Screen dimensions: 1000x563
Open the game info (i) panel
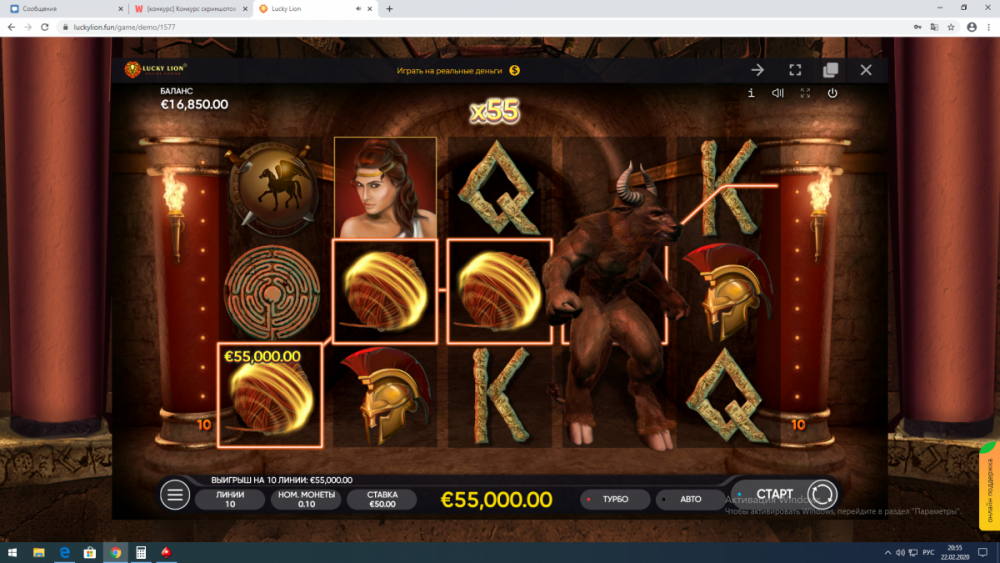pos(751,93)
